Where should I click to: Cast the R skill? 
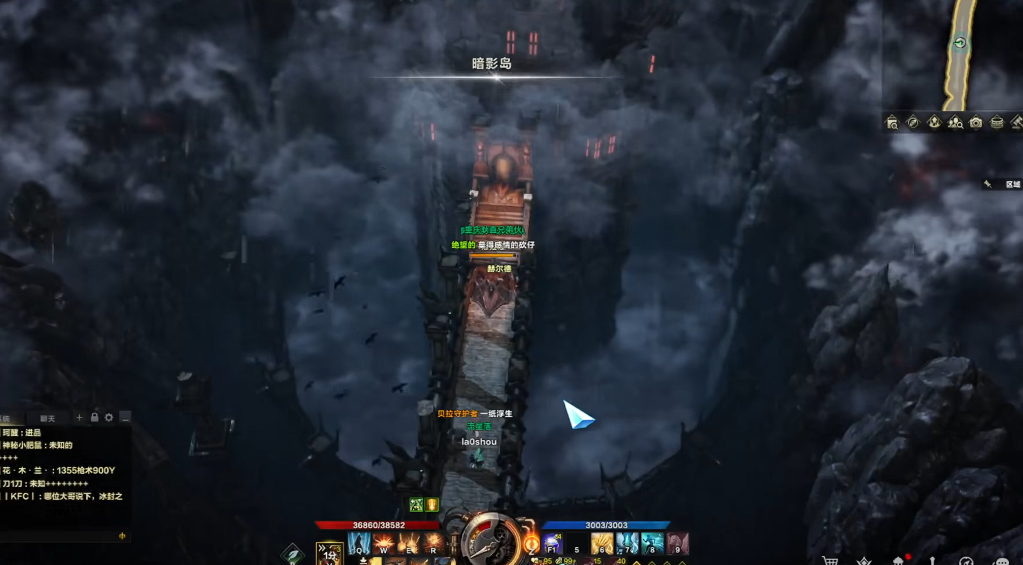(x=432, y=543)
